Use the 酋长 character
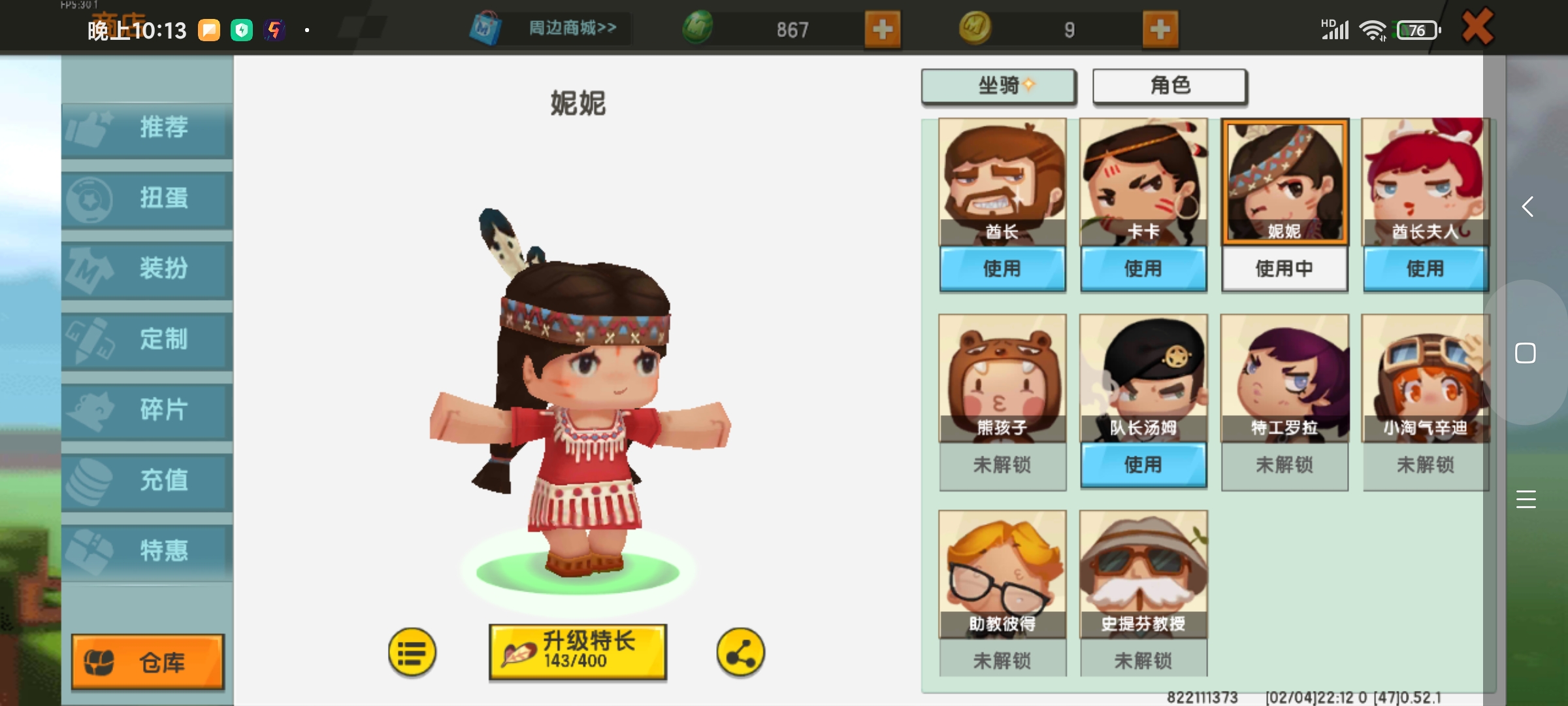The image size is (1568, 706). coord(1002,269)
